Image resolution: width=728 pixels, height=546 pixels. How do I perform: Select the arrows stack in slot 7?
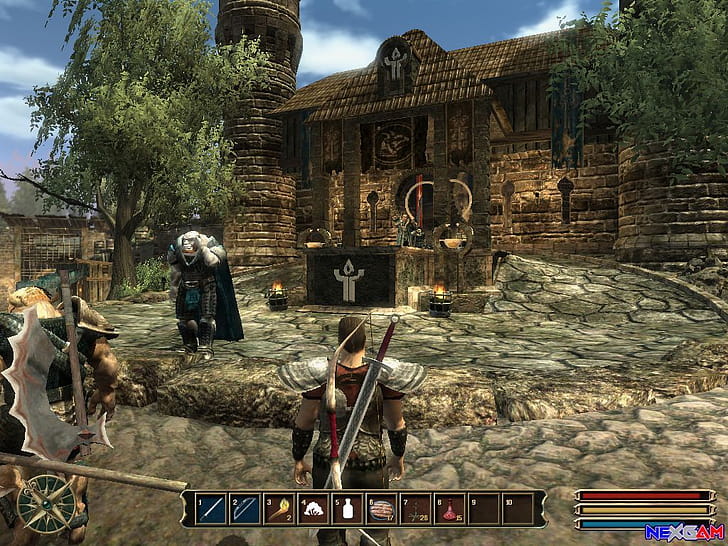(x=414, y=509)
